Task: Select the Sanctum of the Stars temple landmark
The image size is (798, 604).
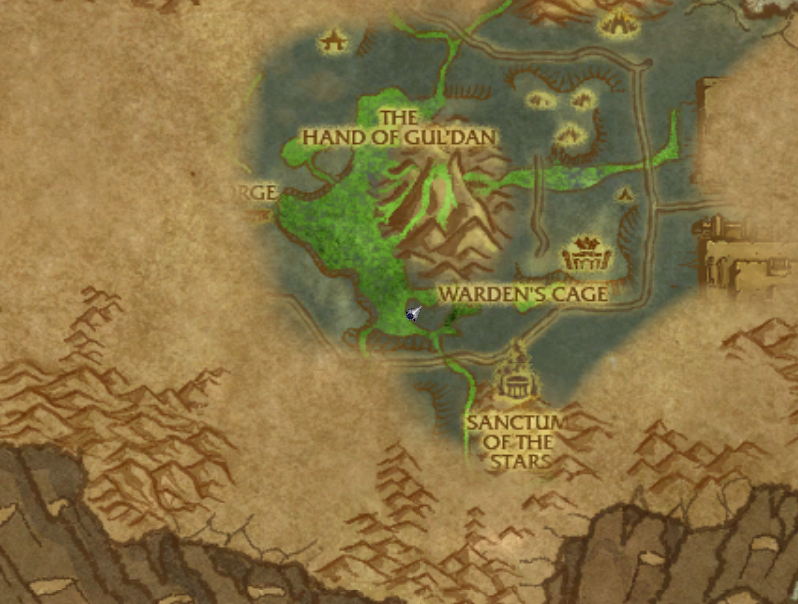Action: tap(517, 380)
